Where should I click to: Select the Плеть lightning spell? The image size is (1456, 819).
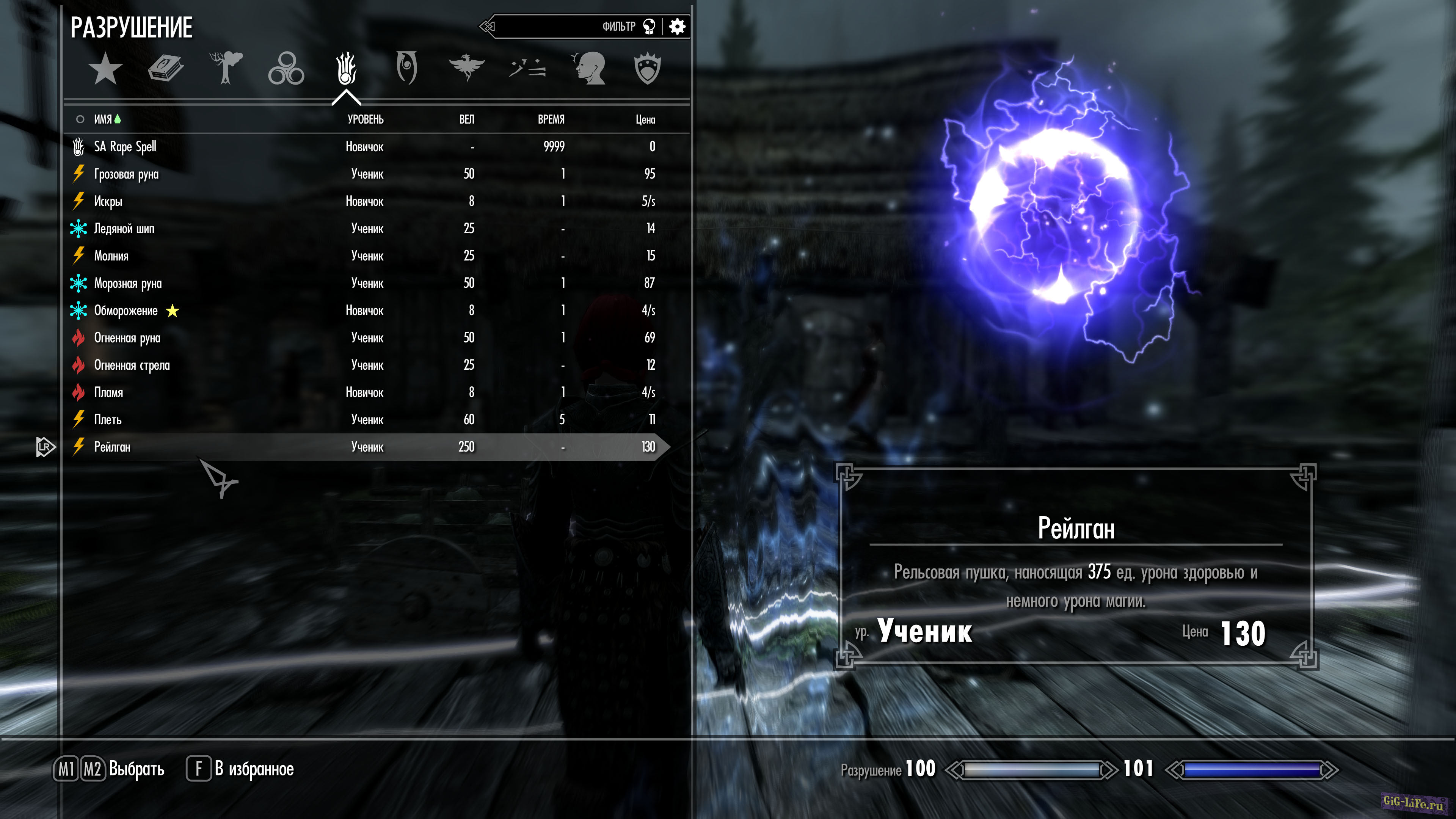(x=107, y=420)
